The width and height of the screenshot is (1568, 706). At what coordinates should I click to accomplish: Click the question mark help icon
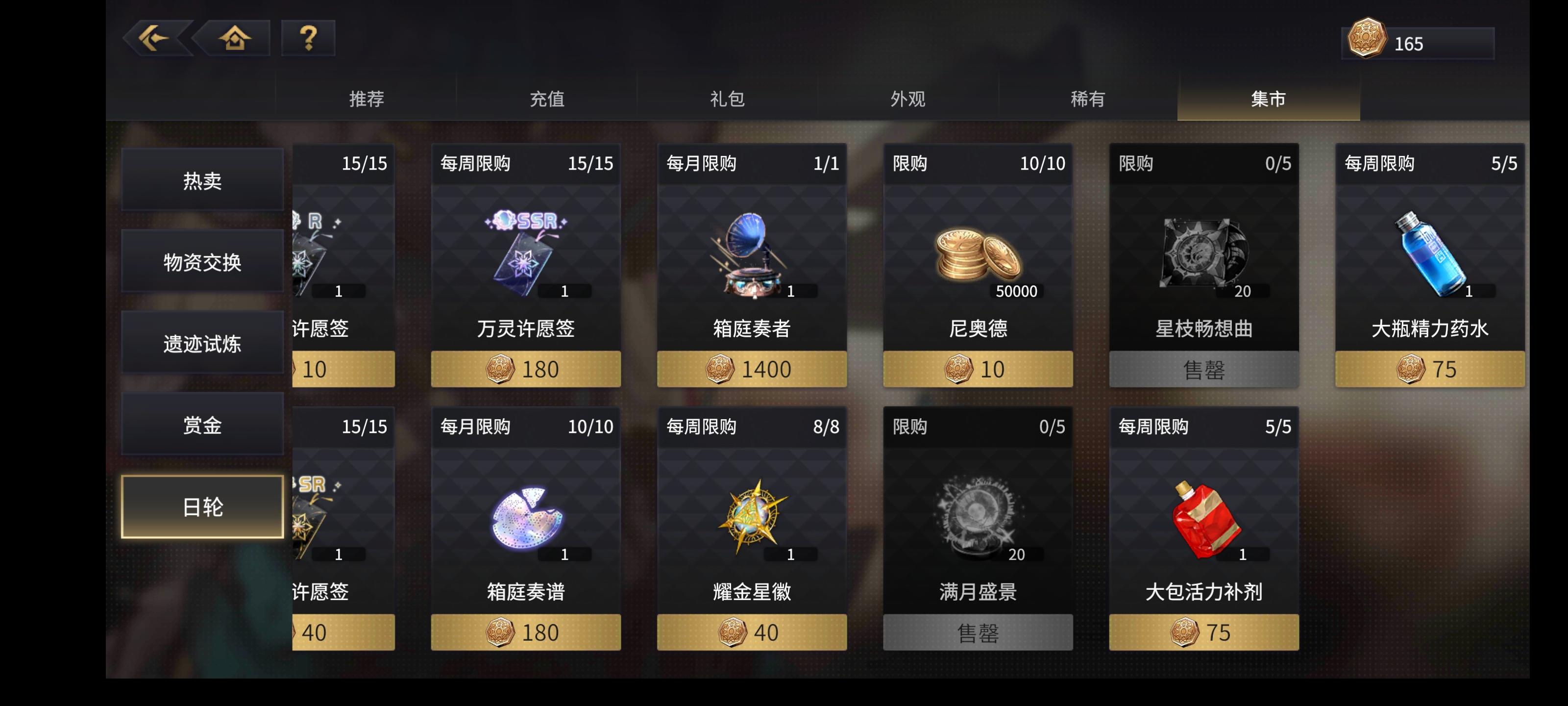(308, 39)
